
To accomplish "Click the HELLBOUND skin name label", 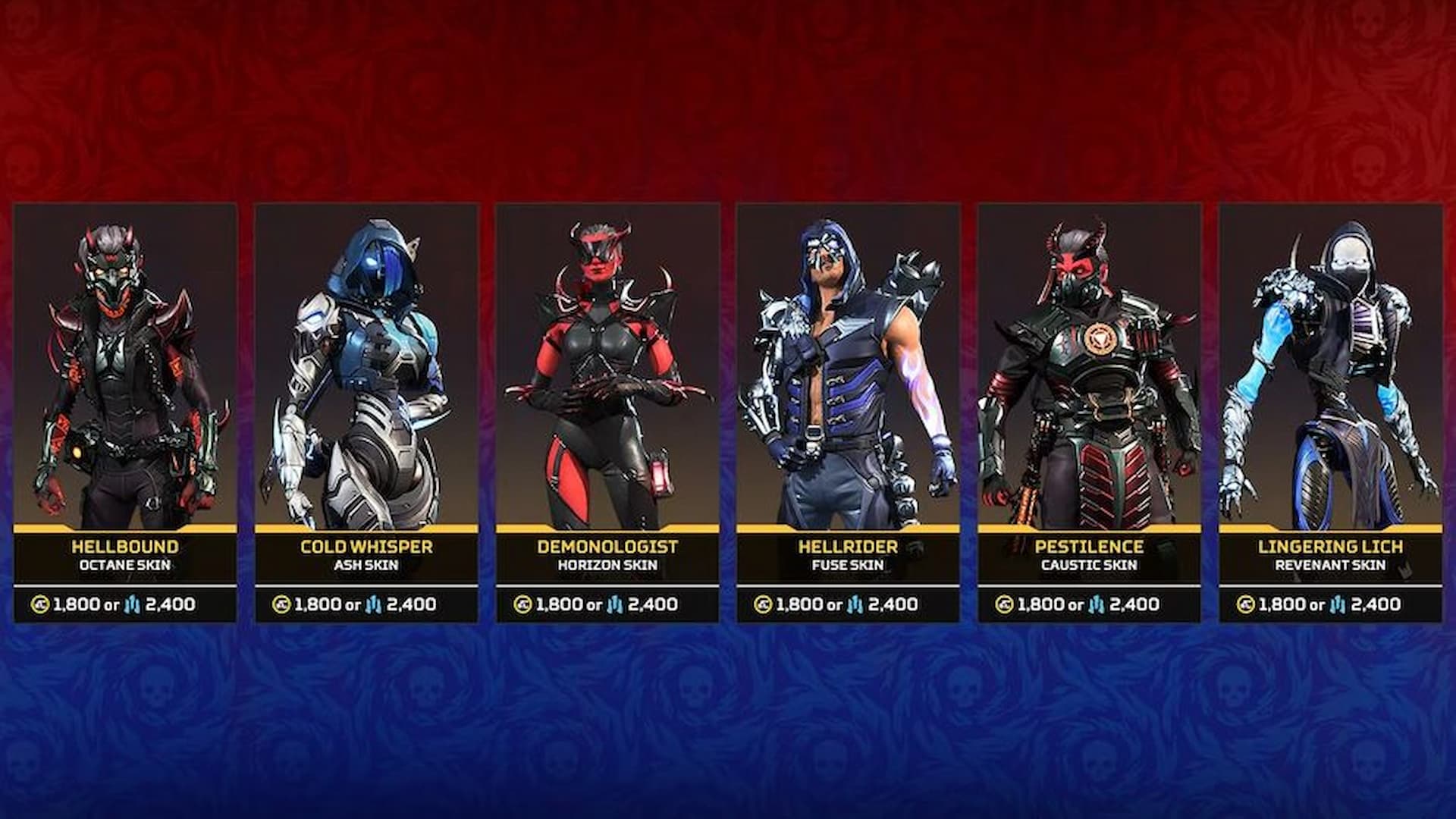I will tap(125, 545).
